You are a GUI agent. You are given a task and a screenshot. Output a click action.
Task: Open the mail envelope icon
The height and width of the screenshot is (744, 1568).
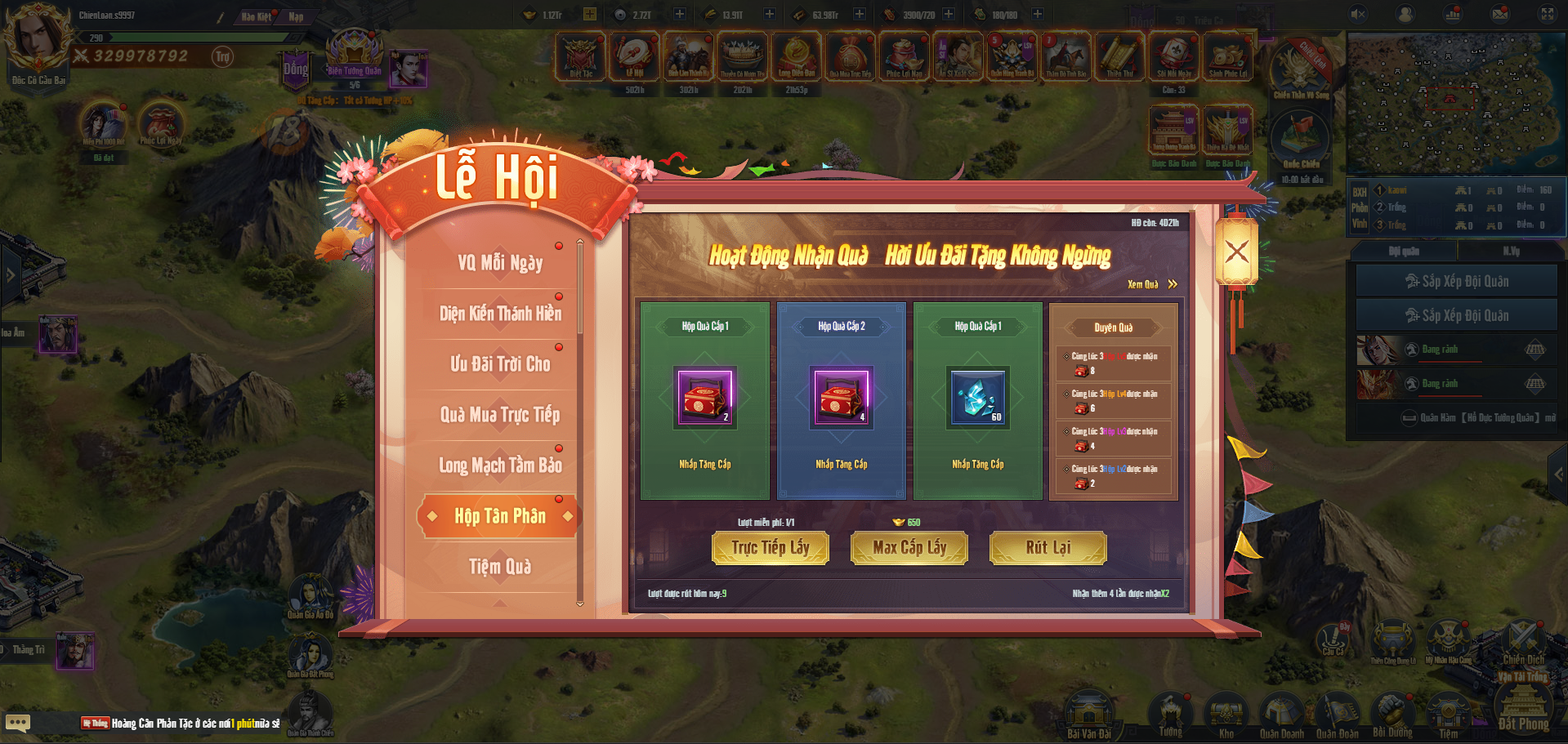(1500, 14)
